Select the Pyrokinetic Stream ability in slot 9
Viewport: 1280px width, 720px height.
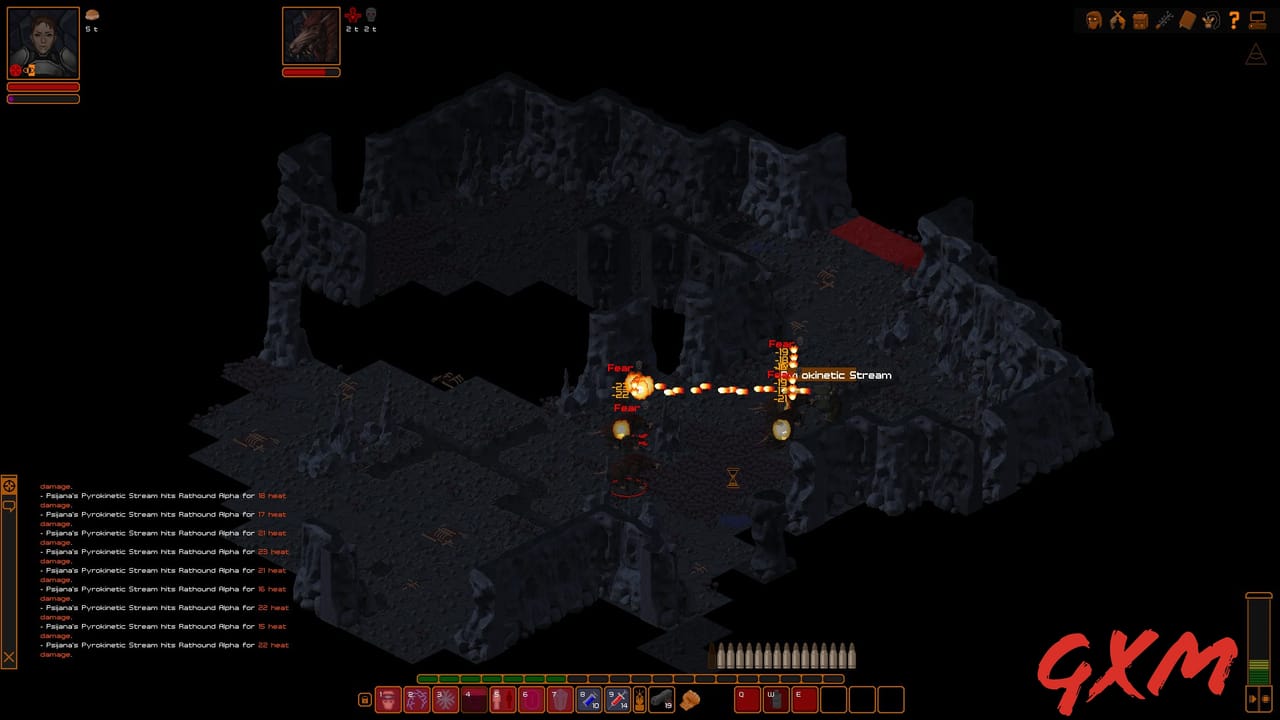click(616, 700)
